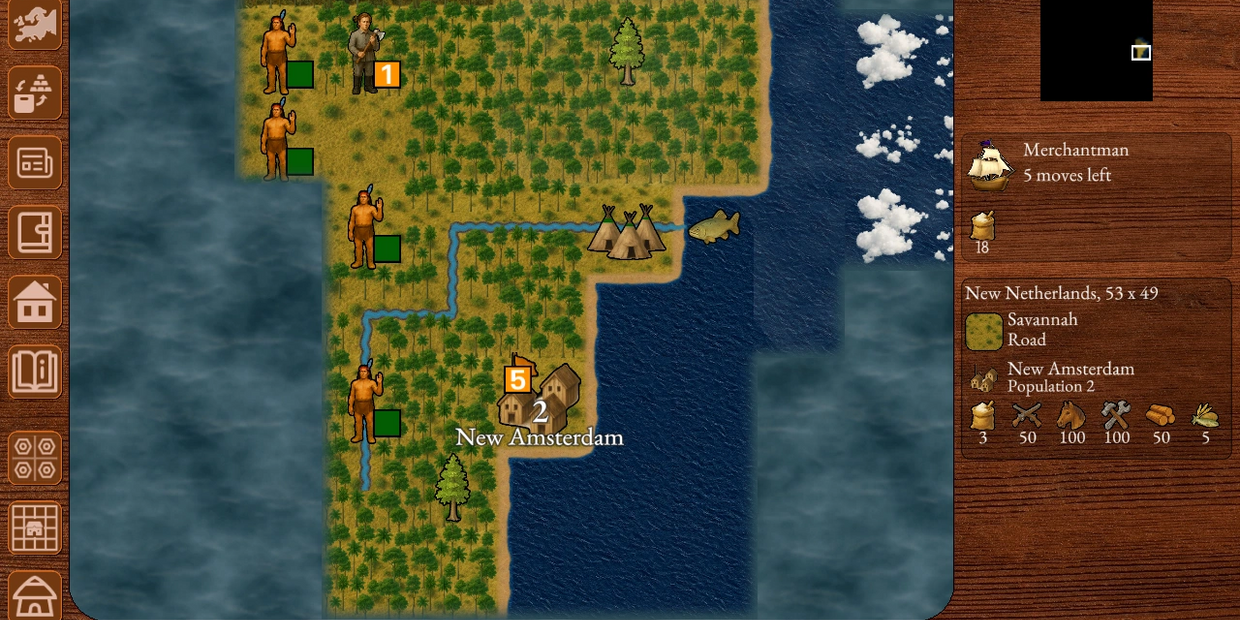Select the merchantman's cargo sack of 18
Image resolution: width=1240 pixels, height=620 pixels.
click(982, 227)
